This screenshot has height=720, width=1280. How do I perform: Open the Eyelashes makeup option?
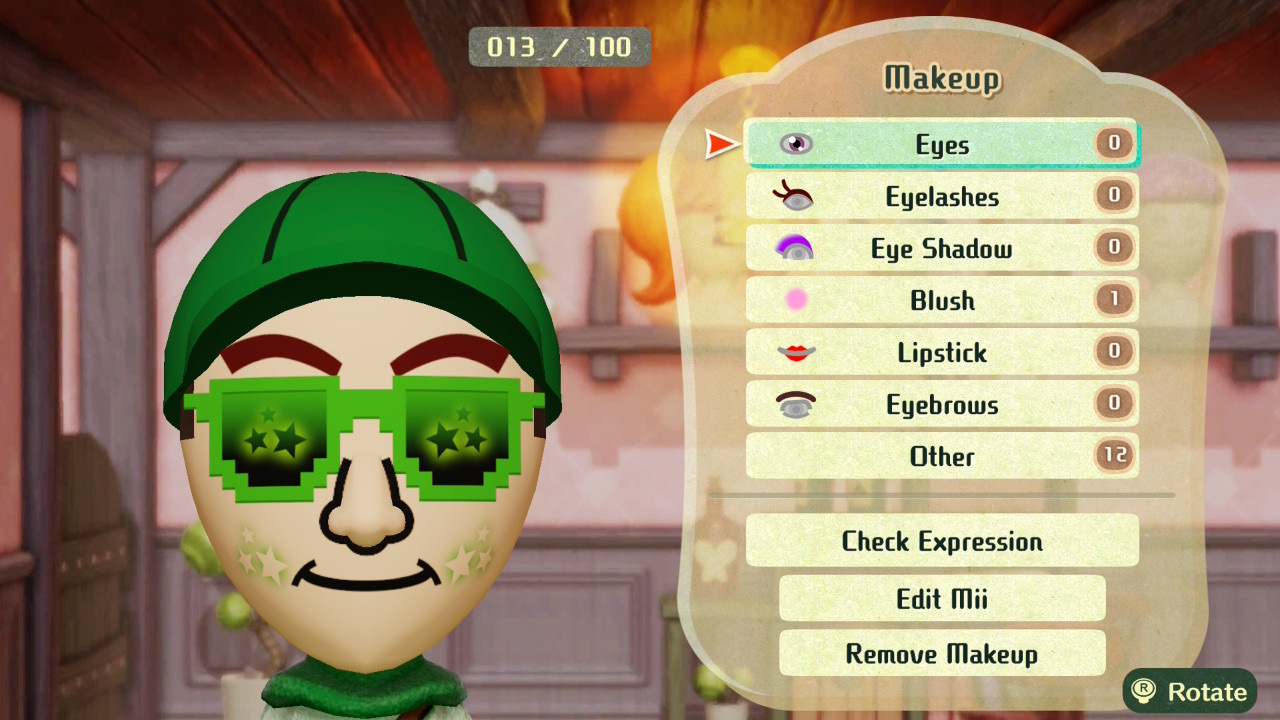click(x=941, y=197)
